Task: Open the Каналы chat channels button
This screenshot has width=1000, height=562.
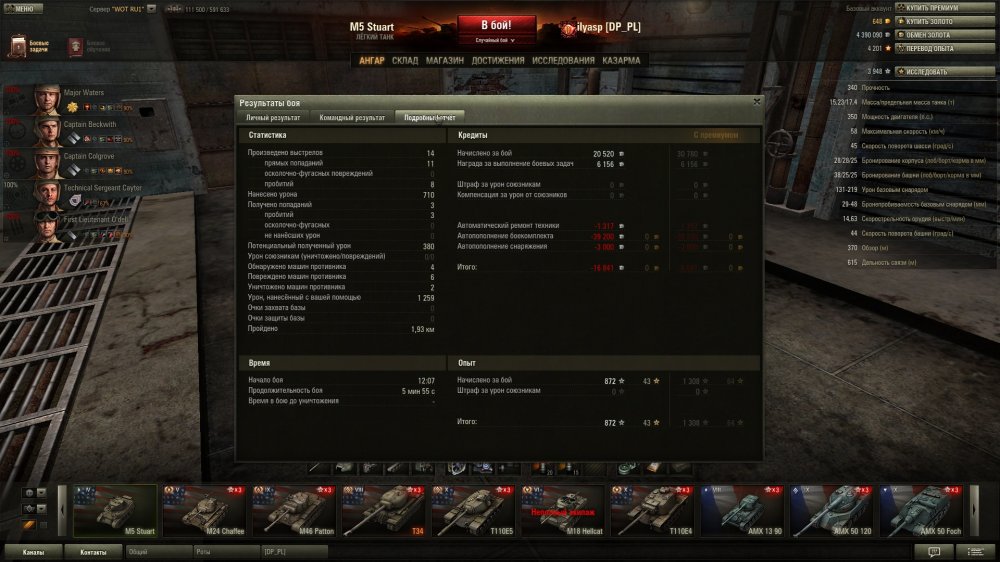Action: click(33, 551)
